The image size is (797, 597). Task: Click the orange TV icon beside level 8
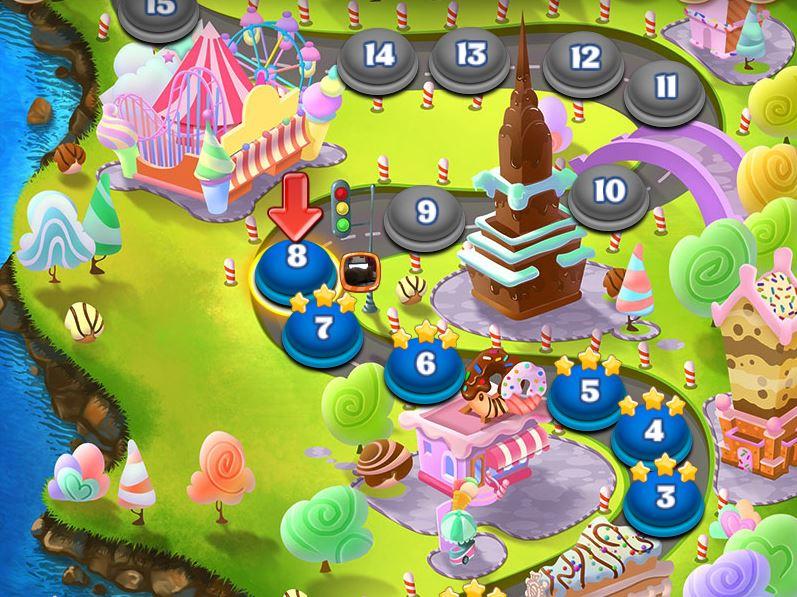[x=356, y=270]
